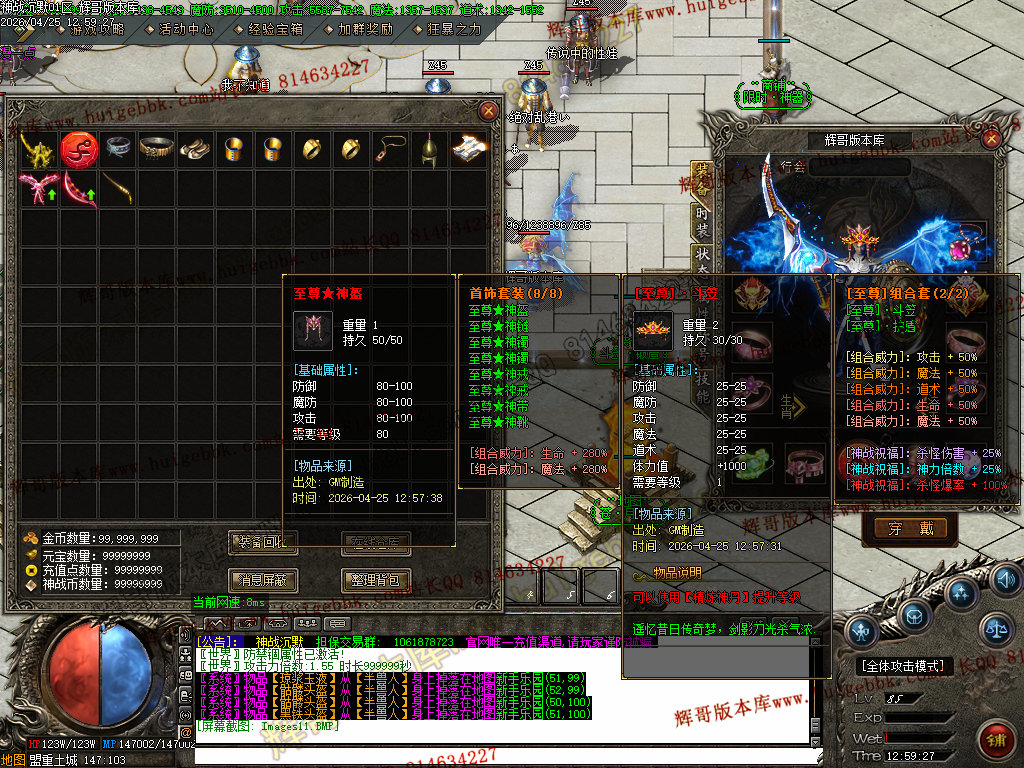Click the round red 铺 shop button
Image resolution: width=1024 pixels, height=768 pixels.
995,738
